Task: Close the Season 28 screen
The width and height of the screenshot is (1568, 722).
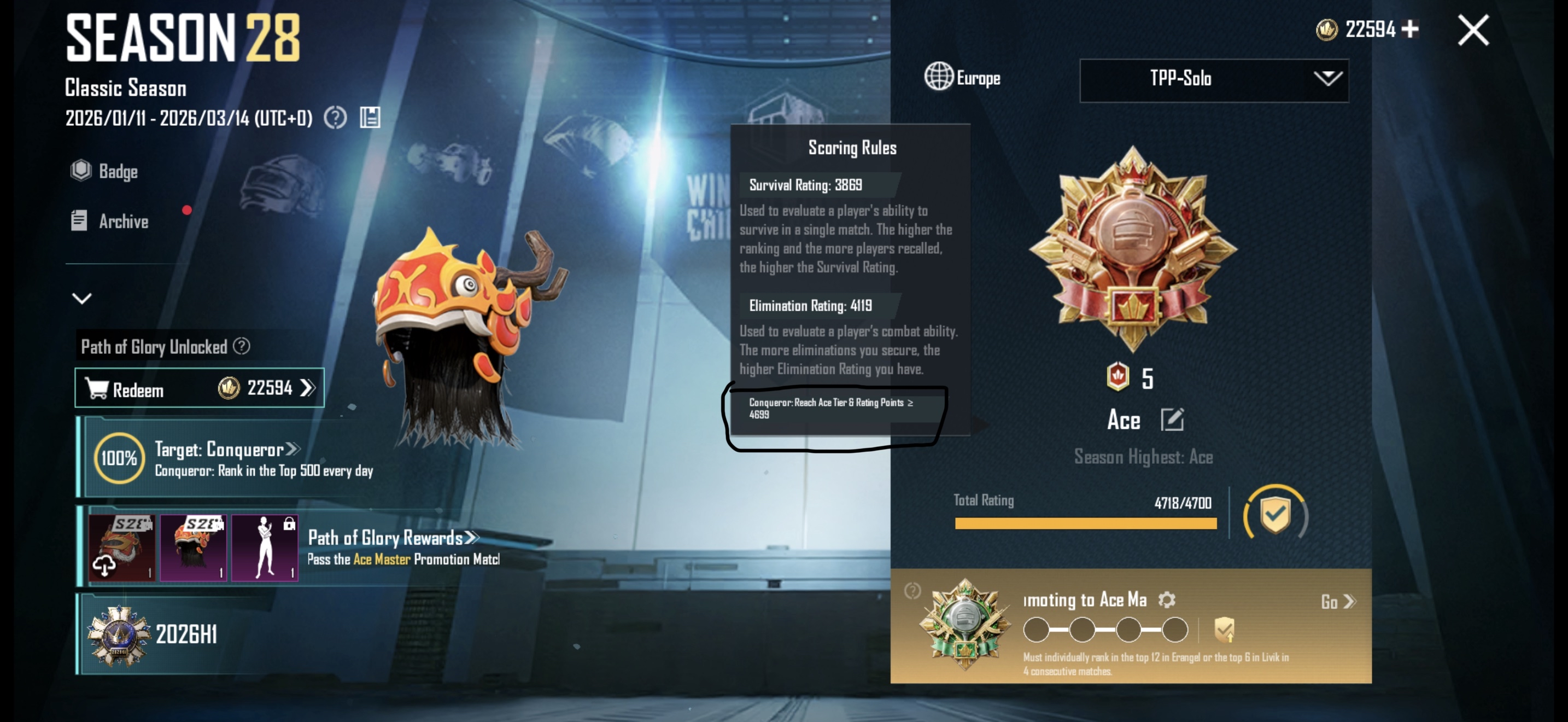Action: click(1473, 31)
